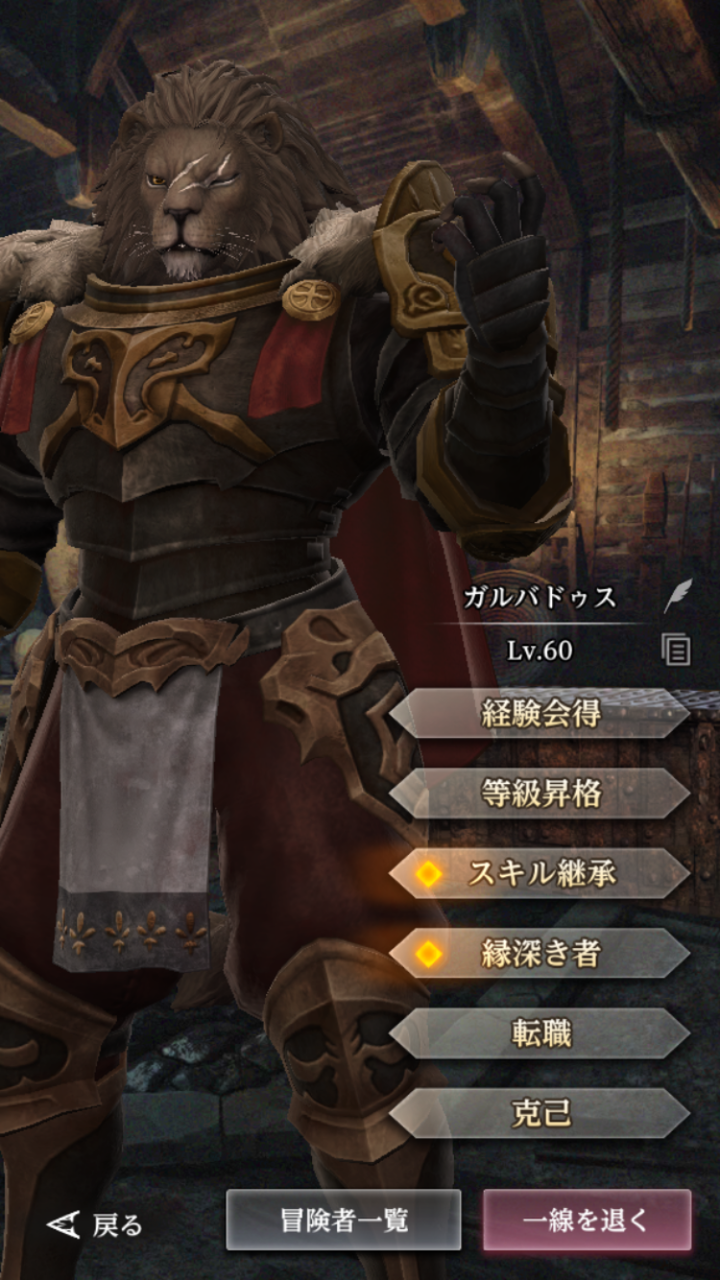Click the feather quill icon beside ガルバドゥス

pyautogui.click(x=677, y=598)
